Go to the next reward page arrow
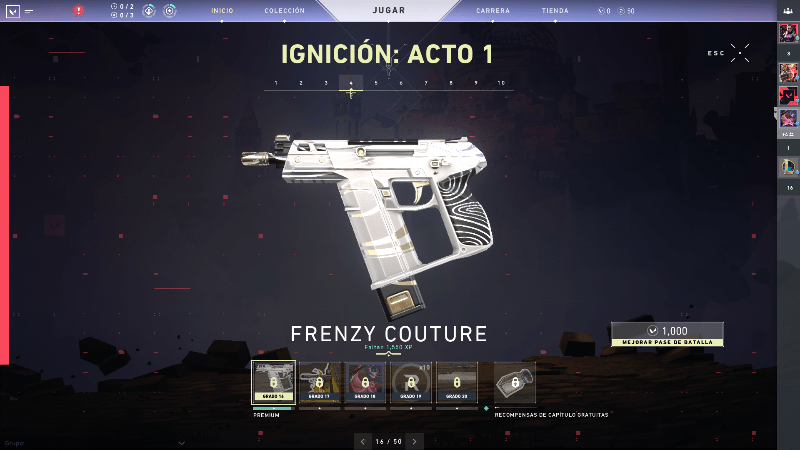 click(415, 440)
